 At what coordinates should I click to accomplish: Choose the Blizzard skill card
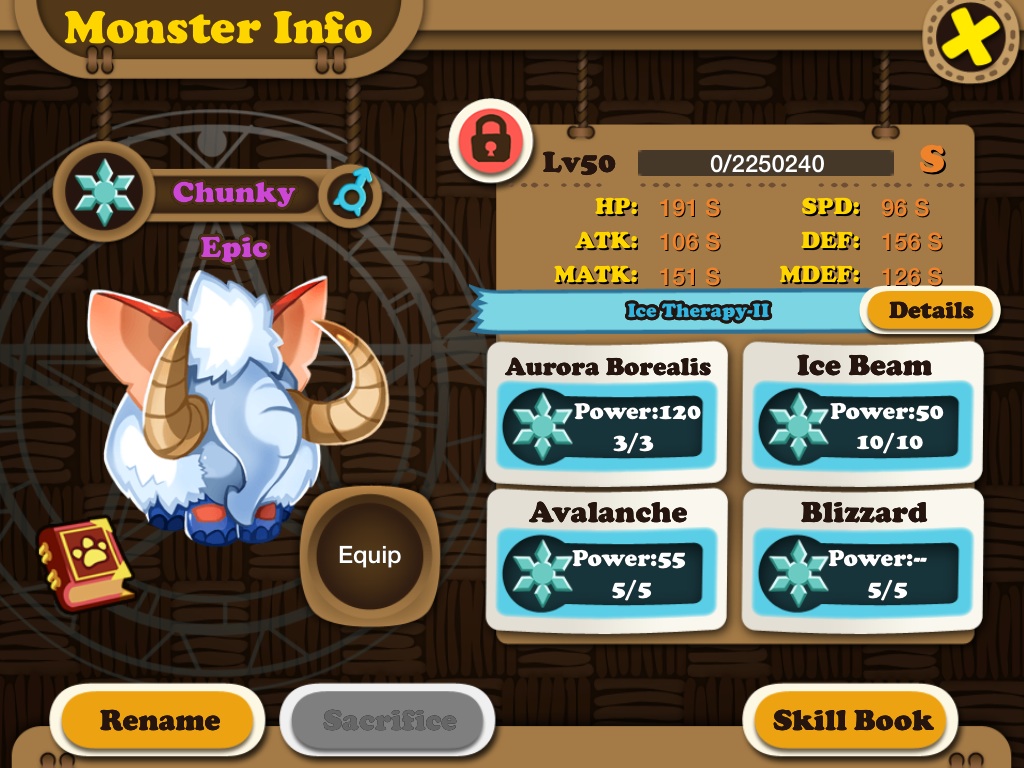(x=863, y=559)
